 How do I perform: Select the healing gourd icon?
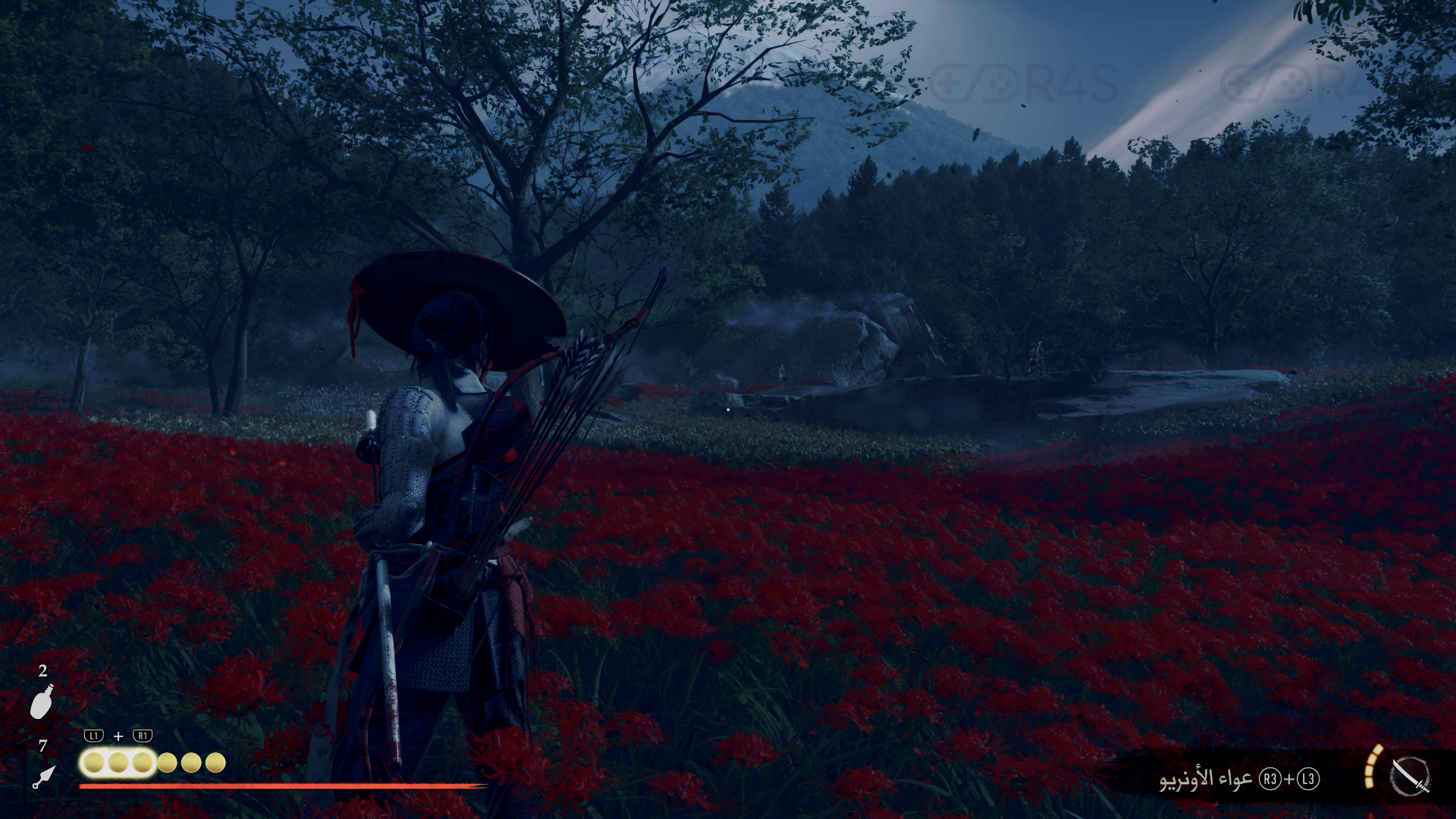41,701
